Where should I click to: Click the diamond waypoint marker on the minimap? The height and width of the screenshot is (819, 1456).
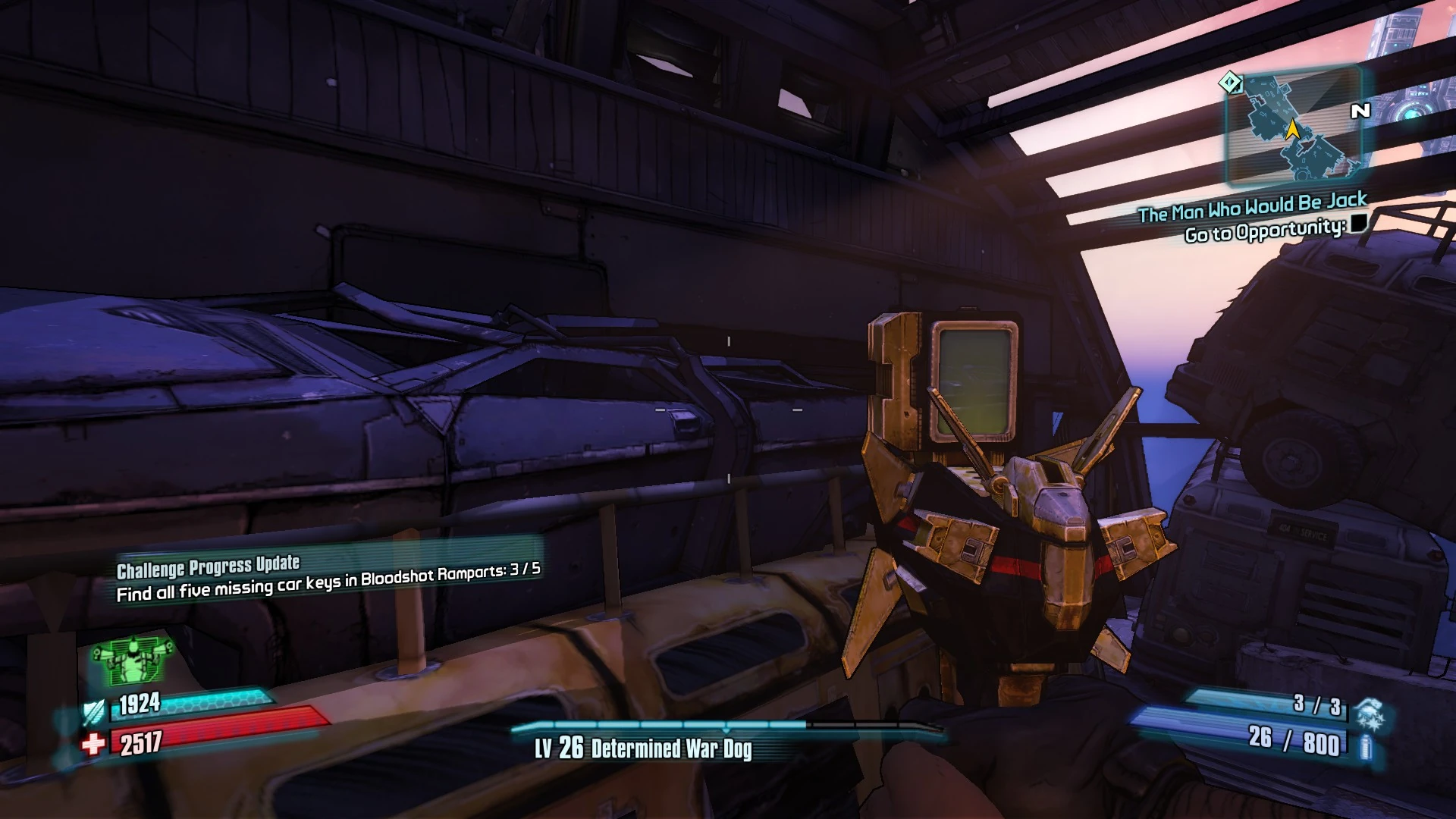click(1230, 82)
